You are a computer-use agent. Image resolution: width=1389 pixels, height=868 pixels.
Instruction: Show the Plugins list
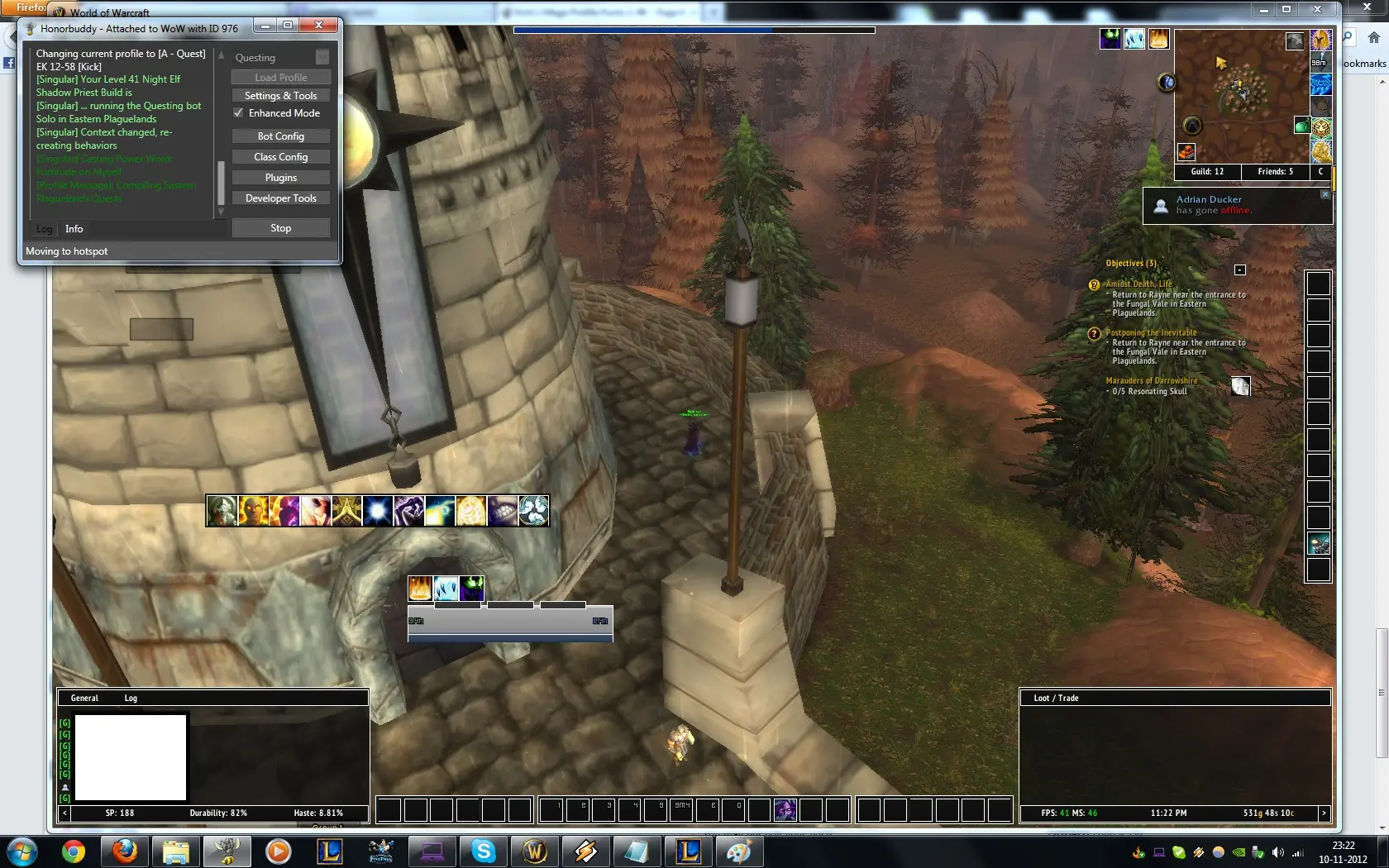pos(280,178)
